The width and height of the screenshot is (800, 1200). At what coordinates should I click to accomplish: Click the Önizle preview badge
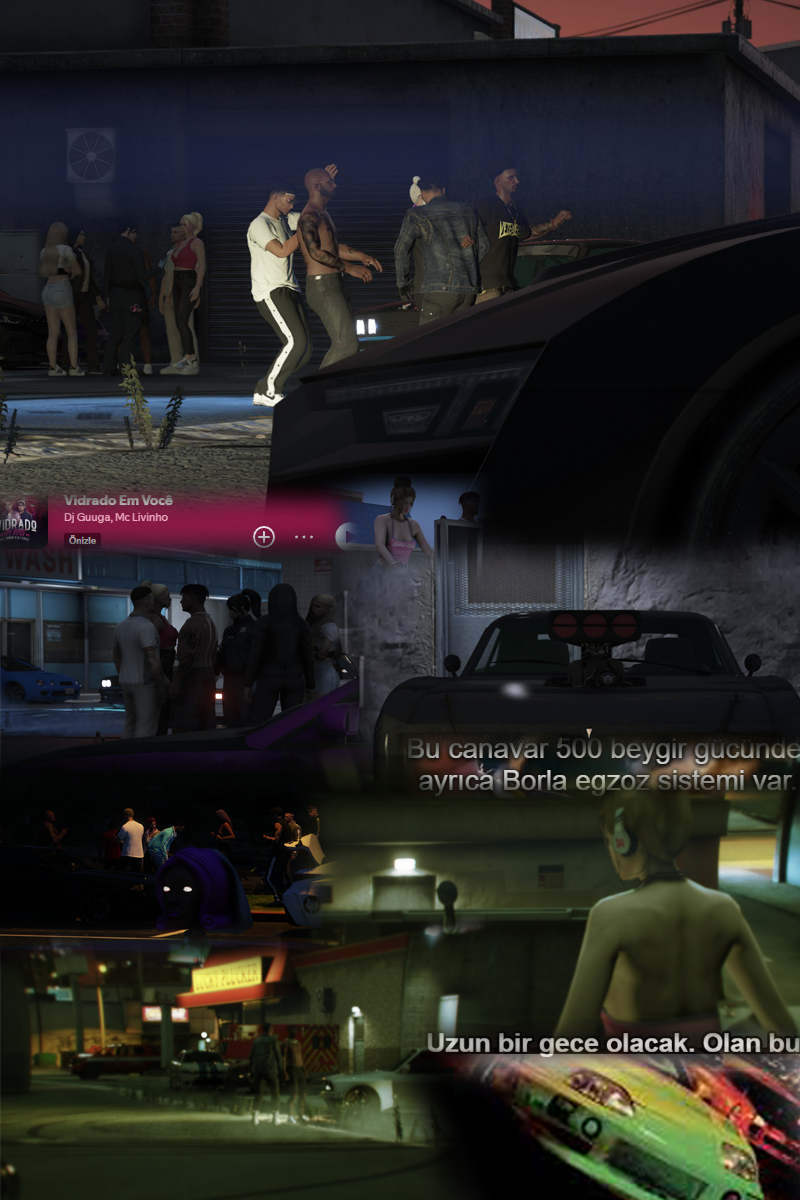click(81, 540)
